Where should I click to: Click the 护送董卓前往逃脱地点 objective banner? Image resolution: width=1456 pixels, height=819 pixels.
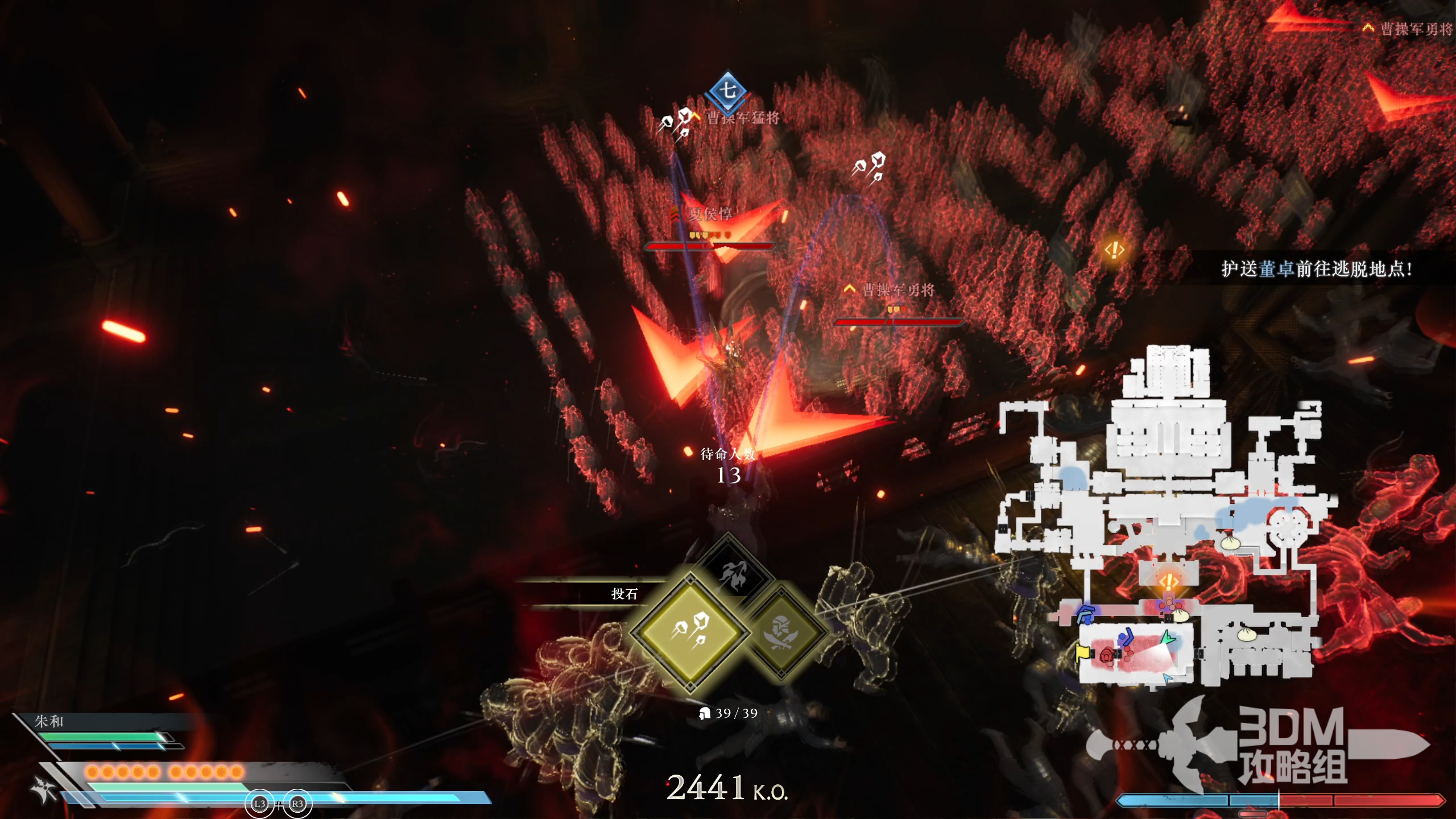(1316, 269)
